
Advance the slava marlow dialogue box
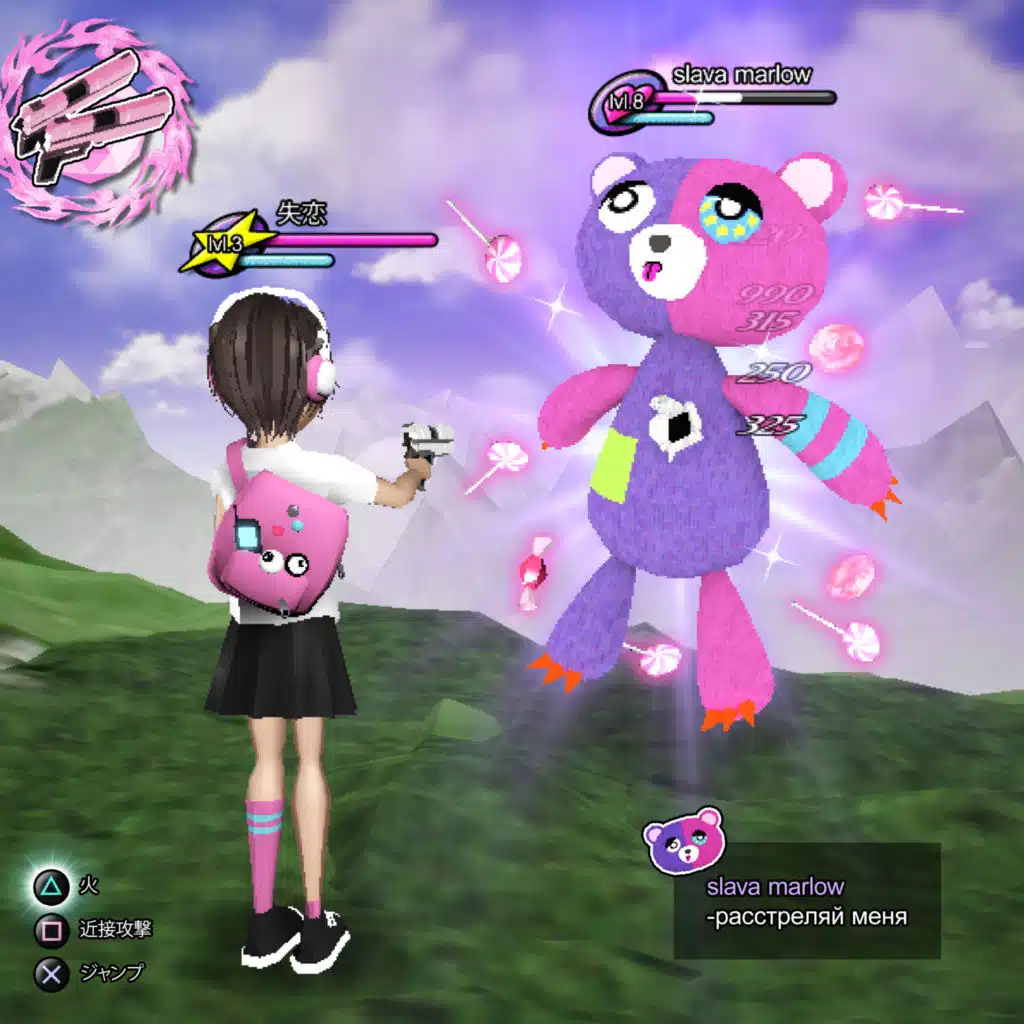807,901
